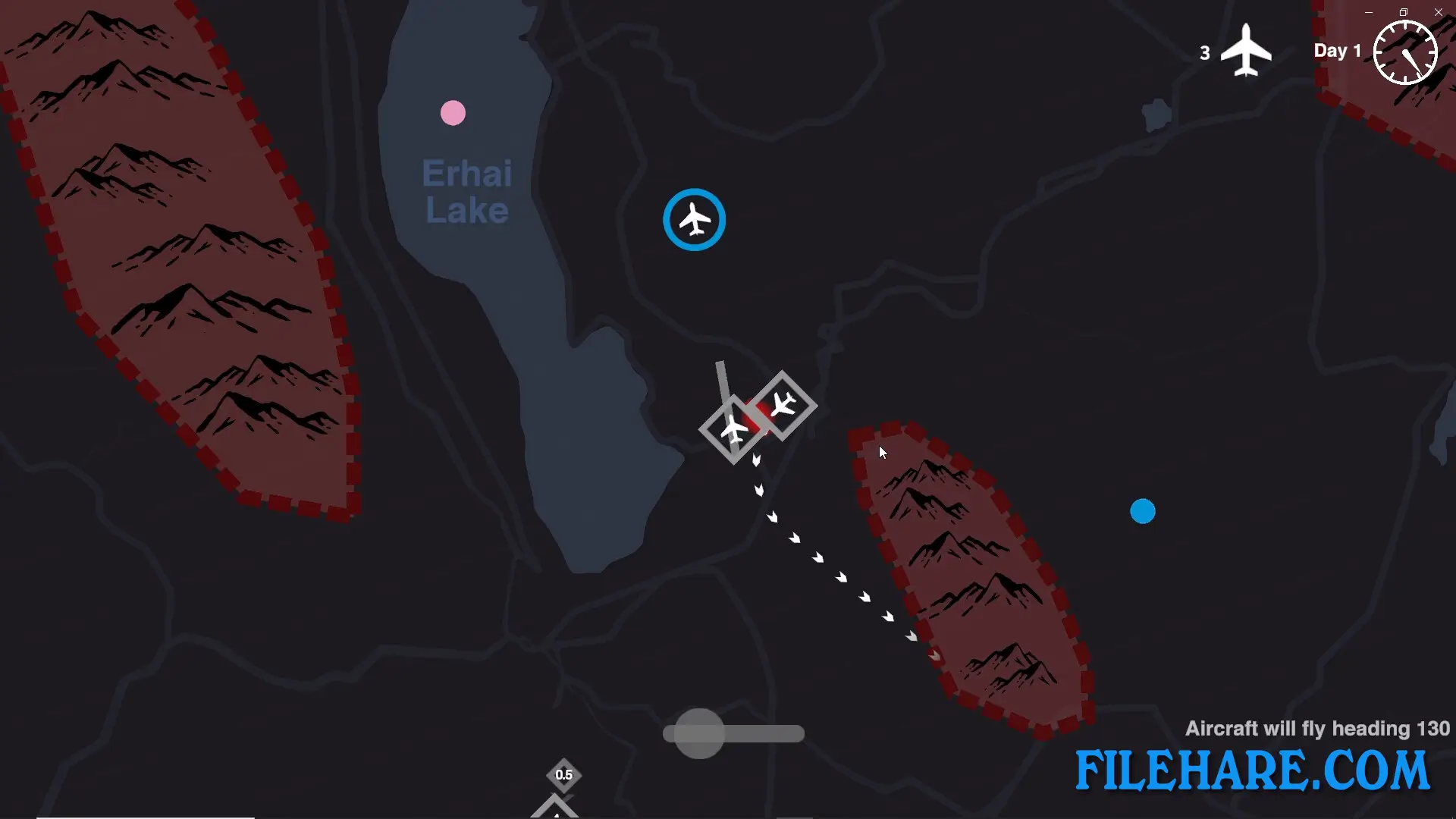This screenshot has height=819, width=1456.
Task: Click the airplane counter icon showing 3 aircraft
Action: pos(1244,52)
